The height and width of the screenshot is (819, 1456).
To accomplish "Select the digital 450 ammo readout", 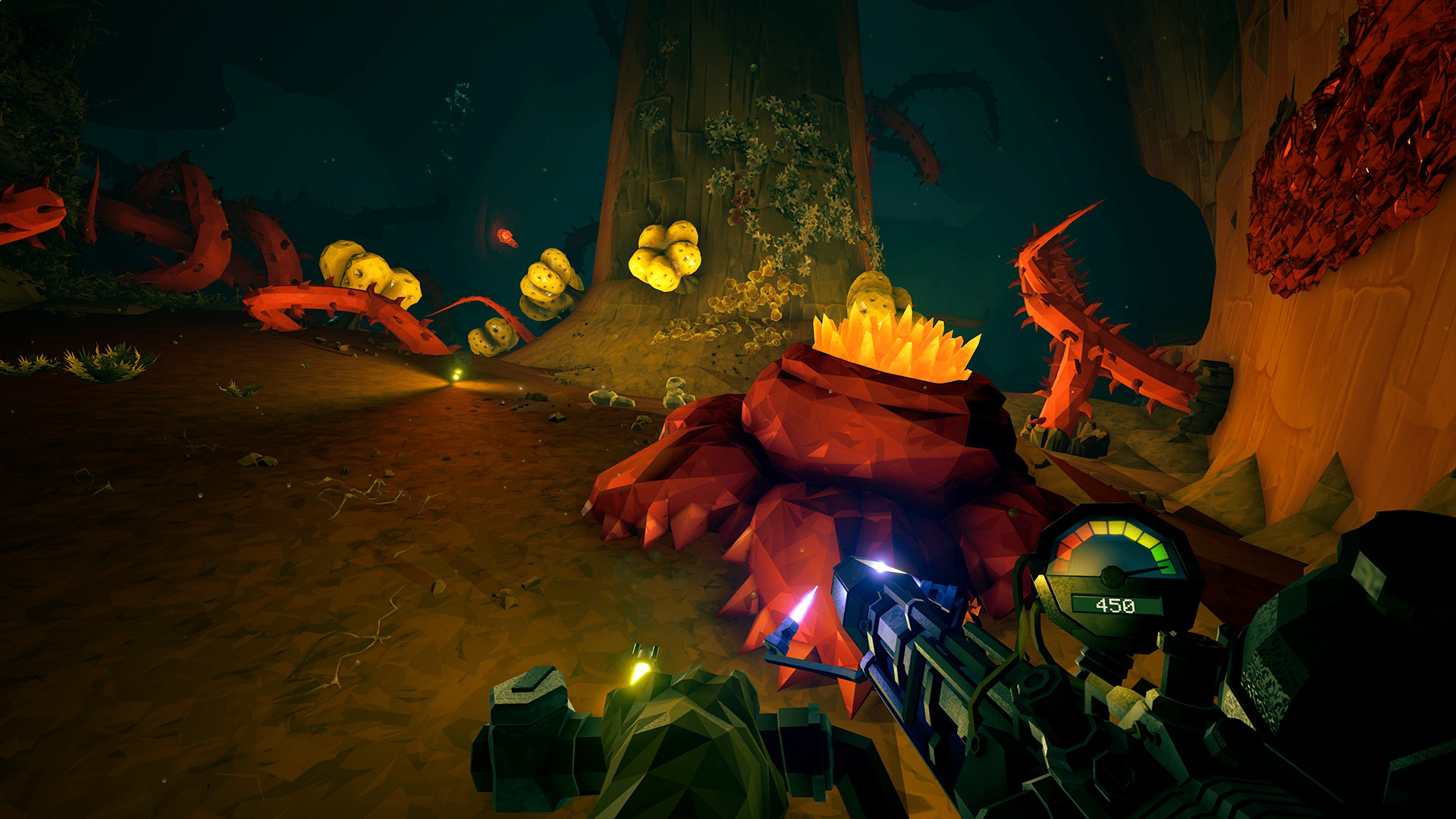I will (1115, 604).
